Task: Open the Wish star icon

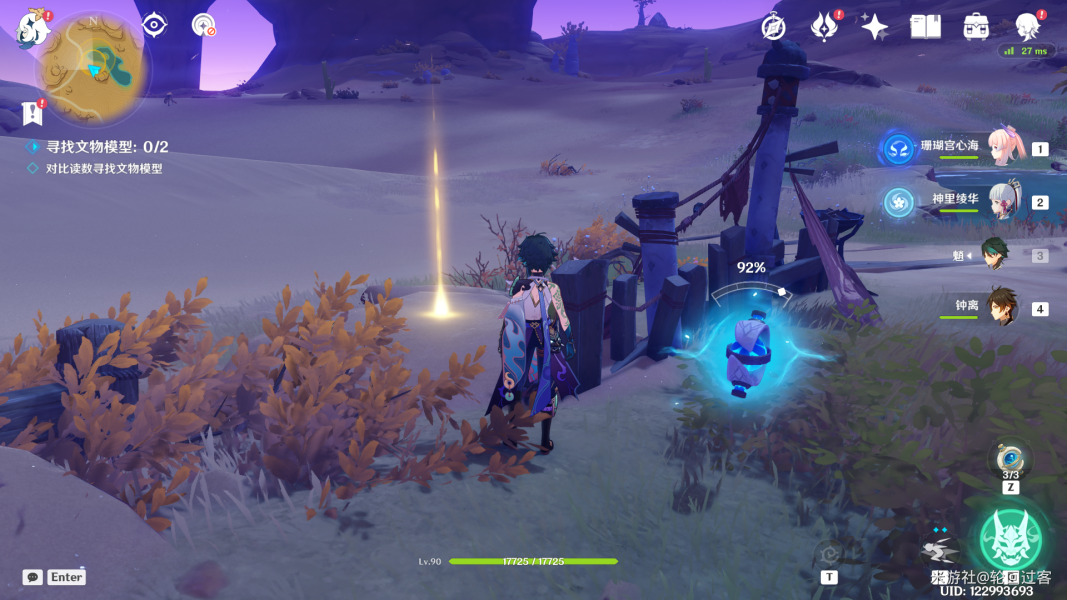Action: point(875,27)
